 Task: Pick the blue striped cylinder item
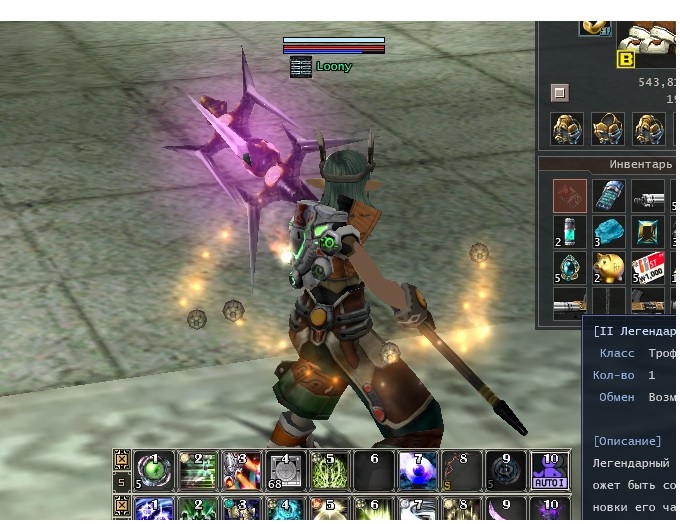(x=609, y=195)
